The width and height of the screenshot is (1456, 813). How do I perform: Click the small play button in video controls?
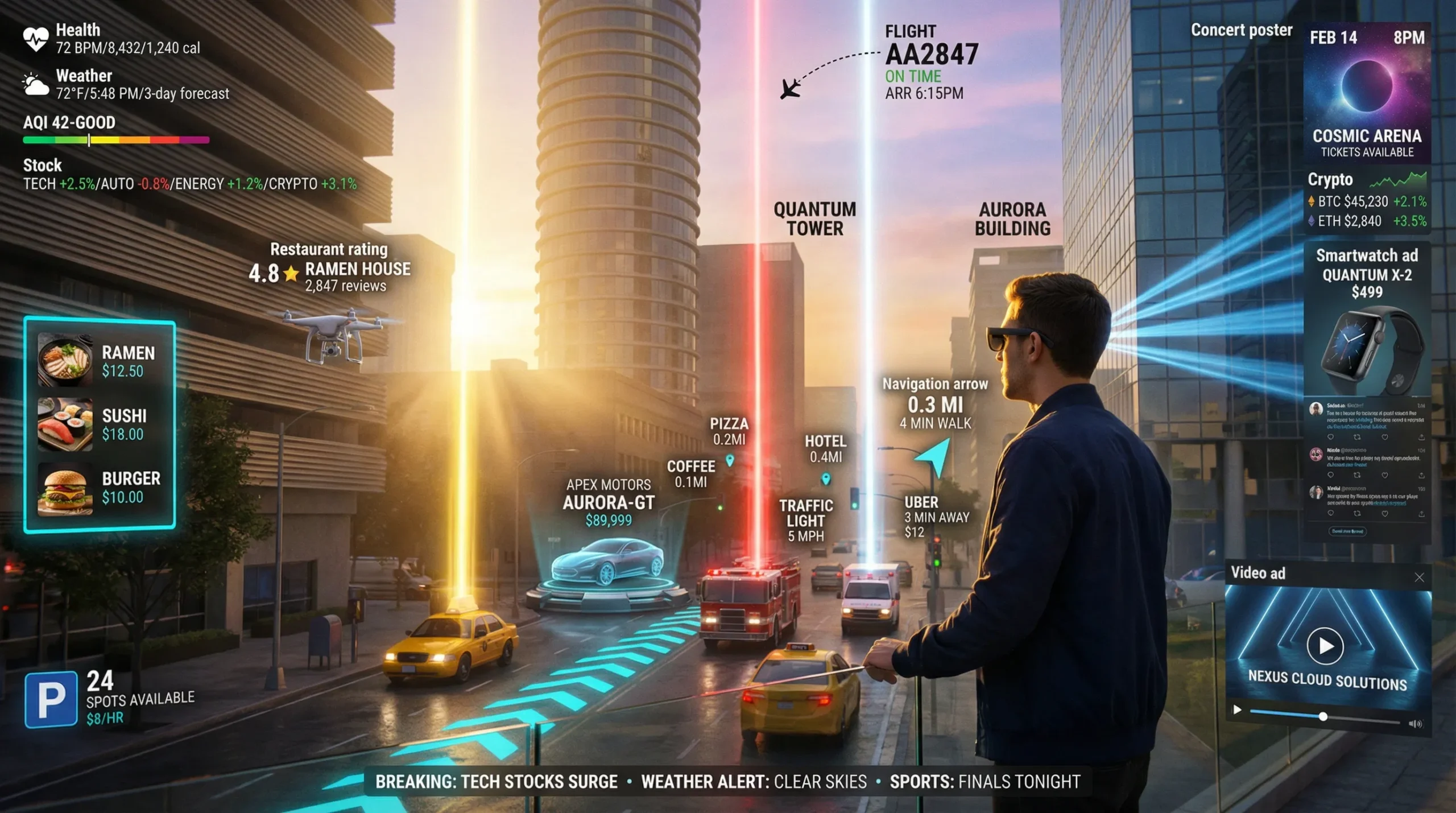1238,709
